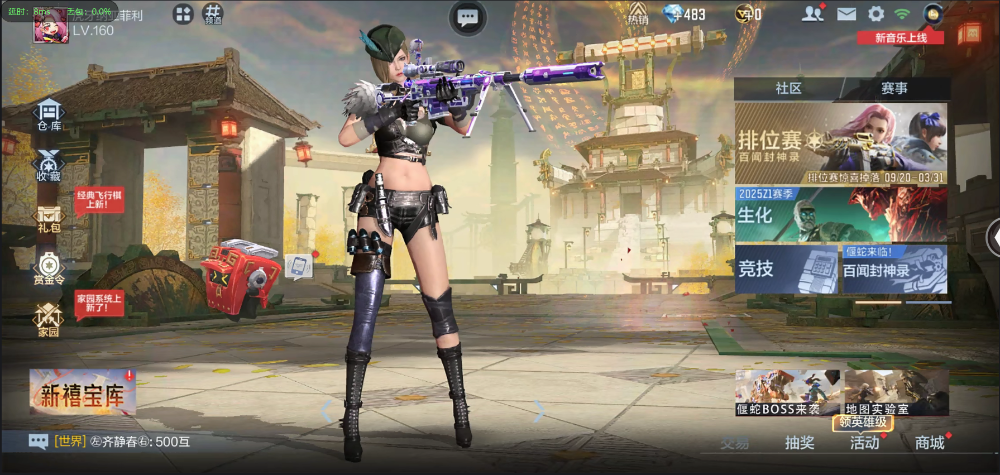Open the 商城 shop menu
Screen dimensions: 1000x475
coord(929,443)
